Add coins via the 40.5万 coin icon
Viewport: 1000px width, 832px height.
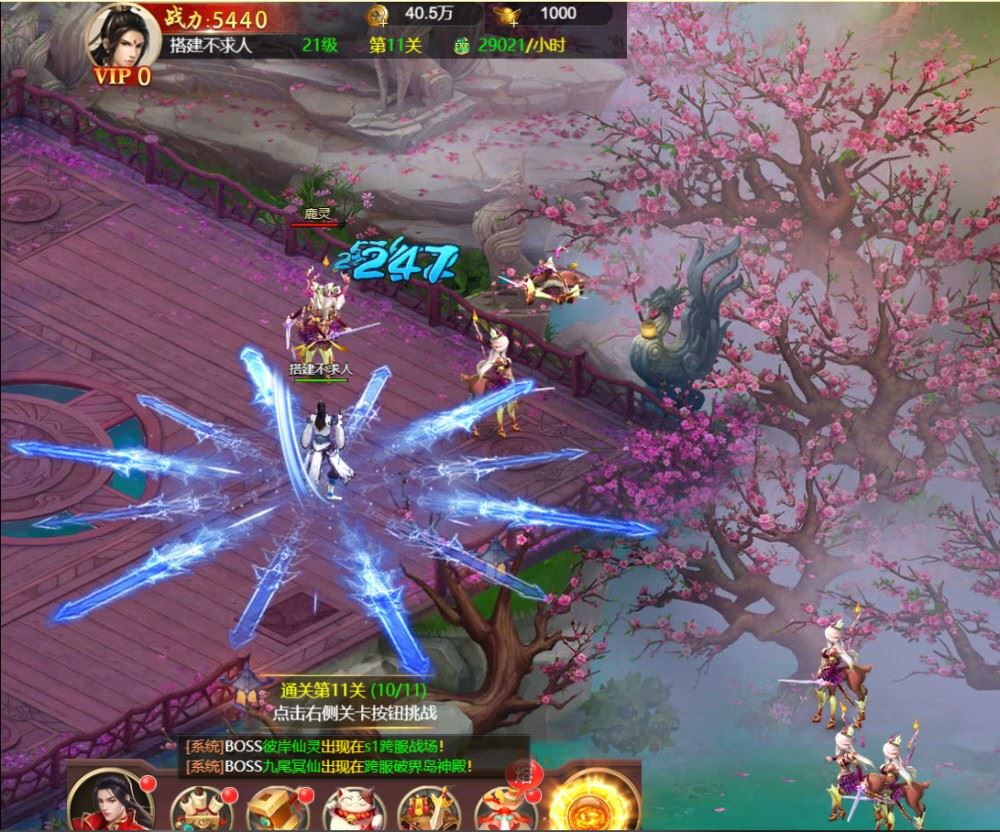click(378, 14)
